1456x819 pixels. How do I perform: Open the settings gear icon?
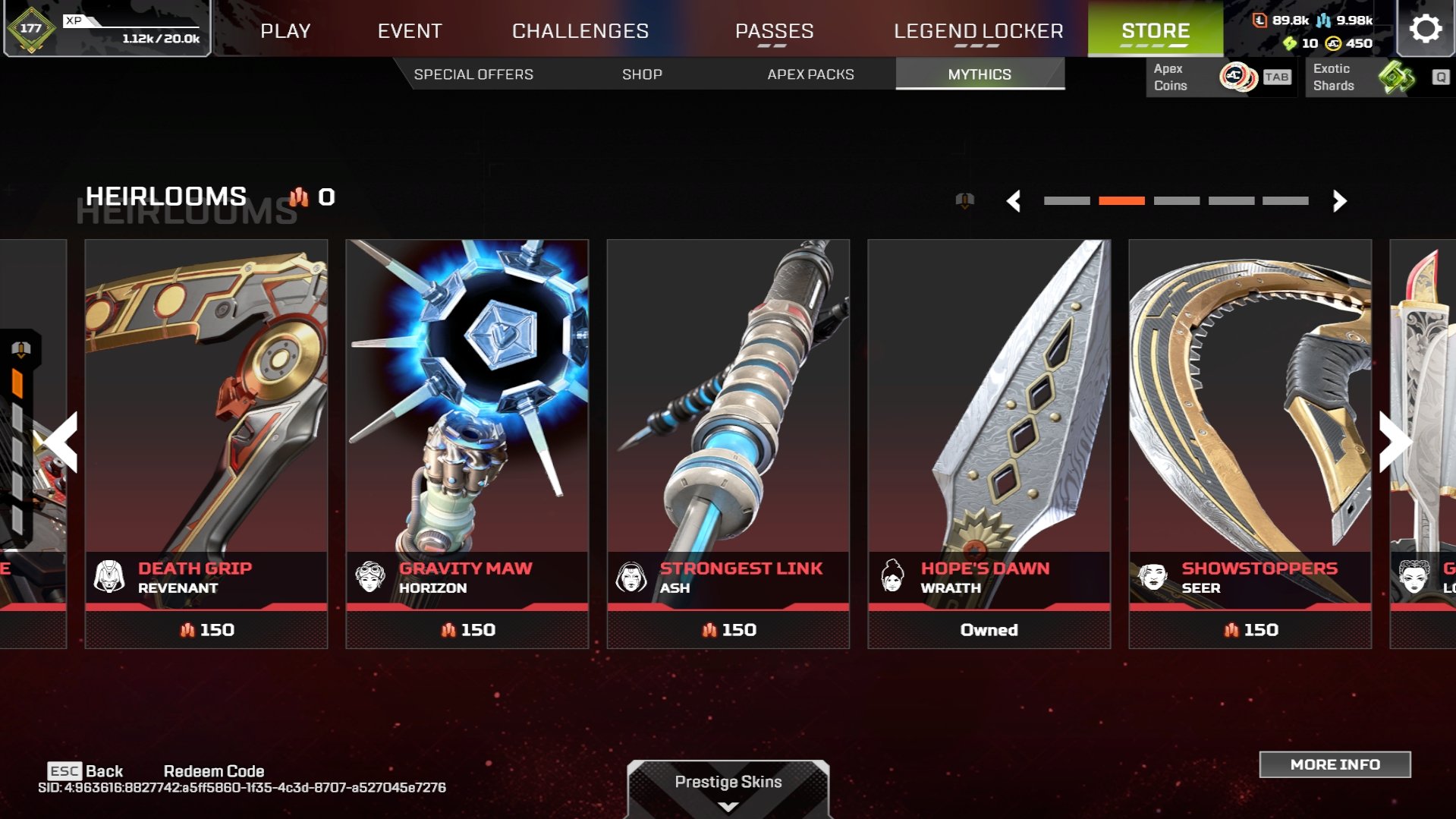[1425, 29]
